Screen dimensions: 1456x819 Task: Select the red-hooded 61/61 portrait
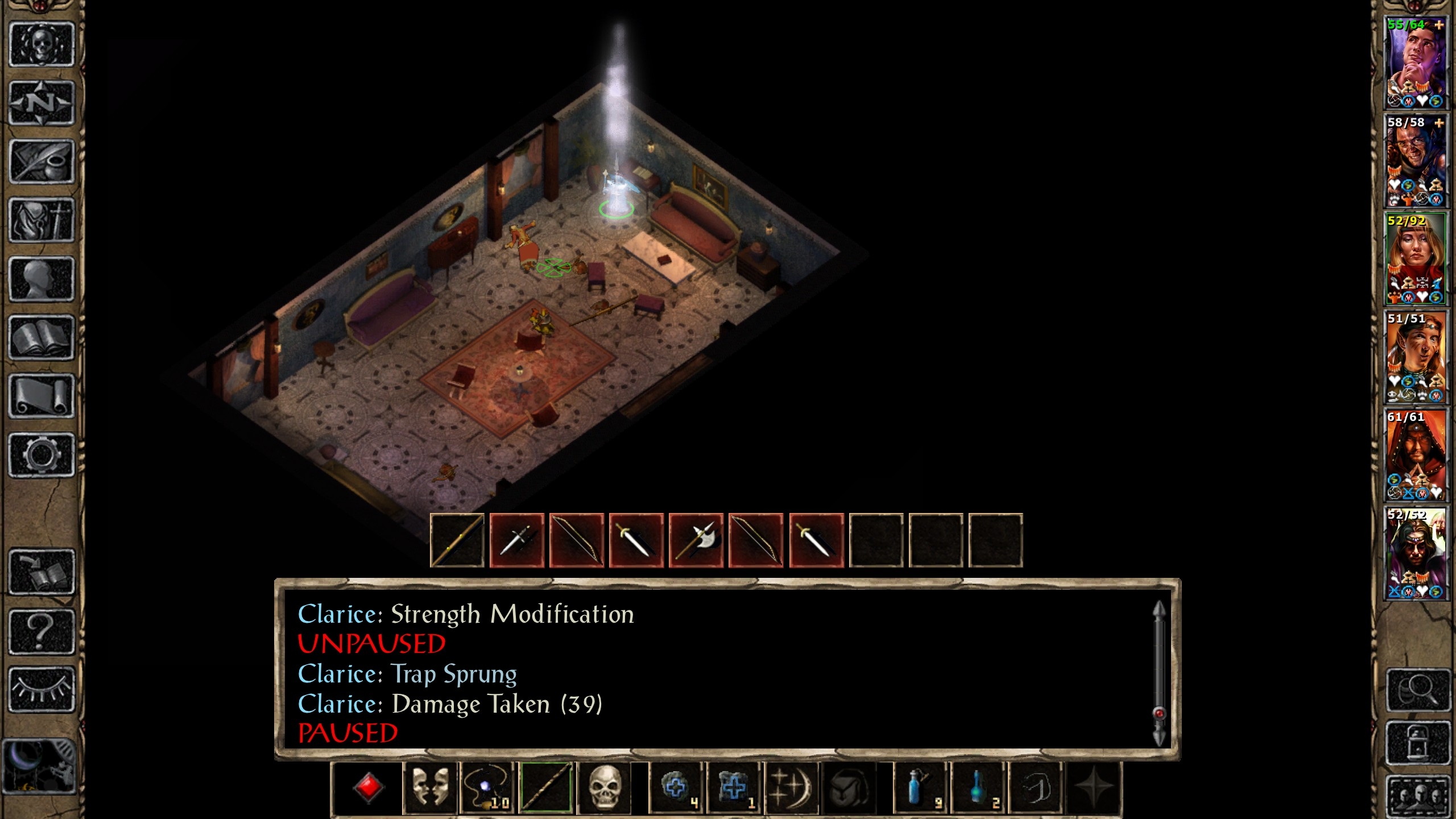click(1415, 455)
